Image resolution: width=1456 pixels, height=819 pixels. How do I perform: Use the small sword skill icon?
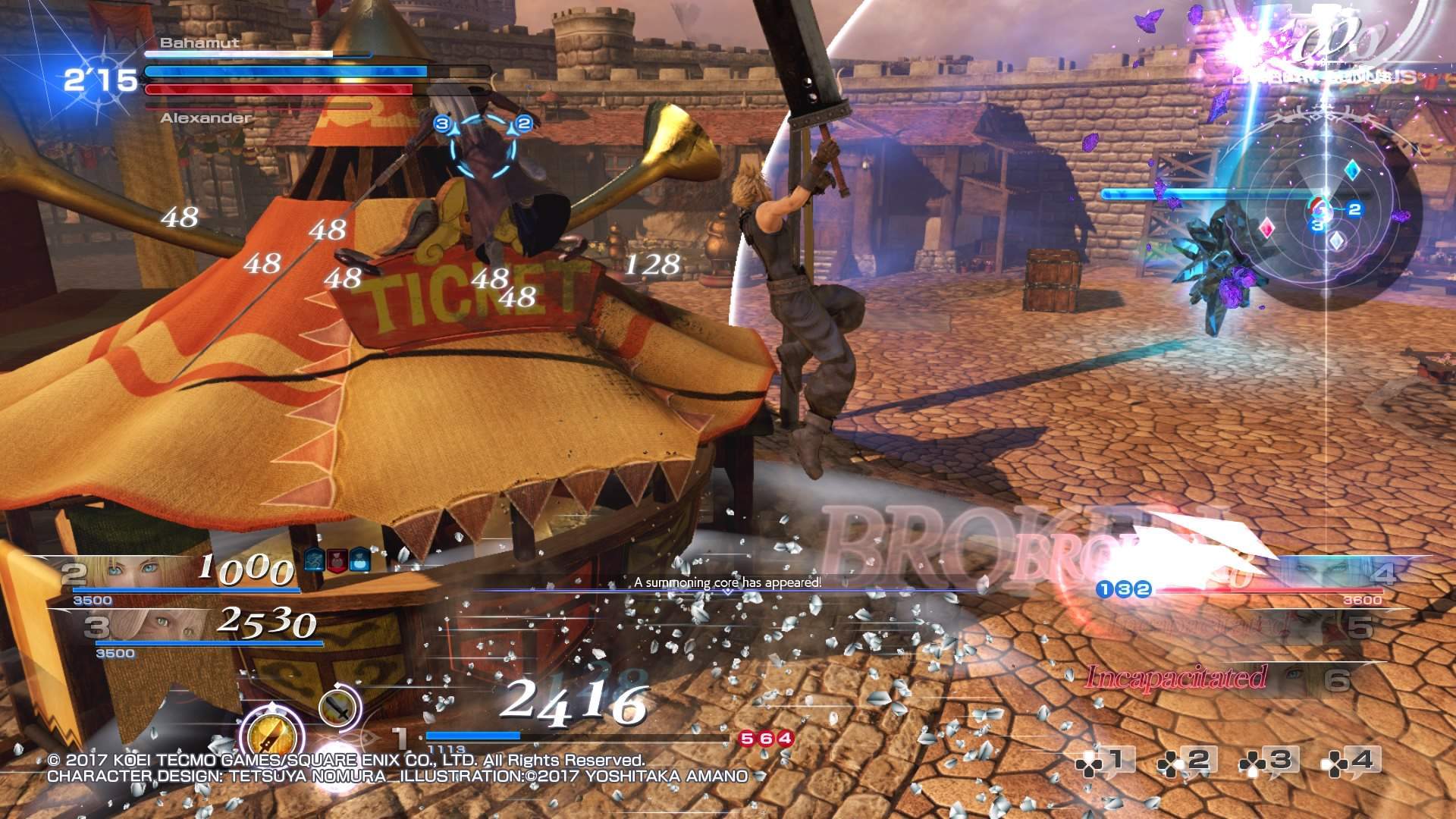(339, 708)
